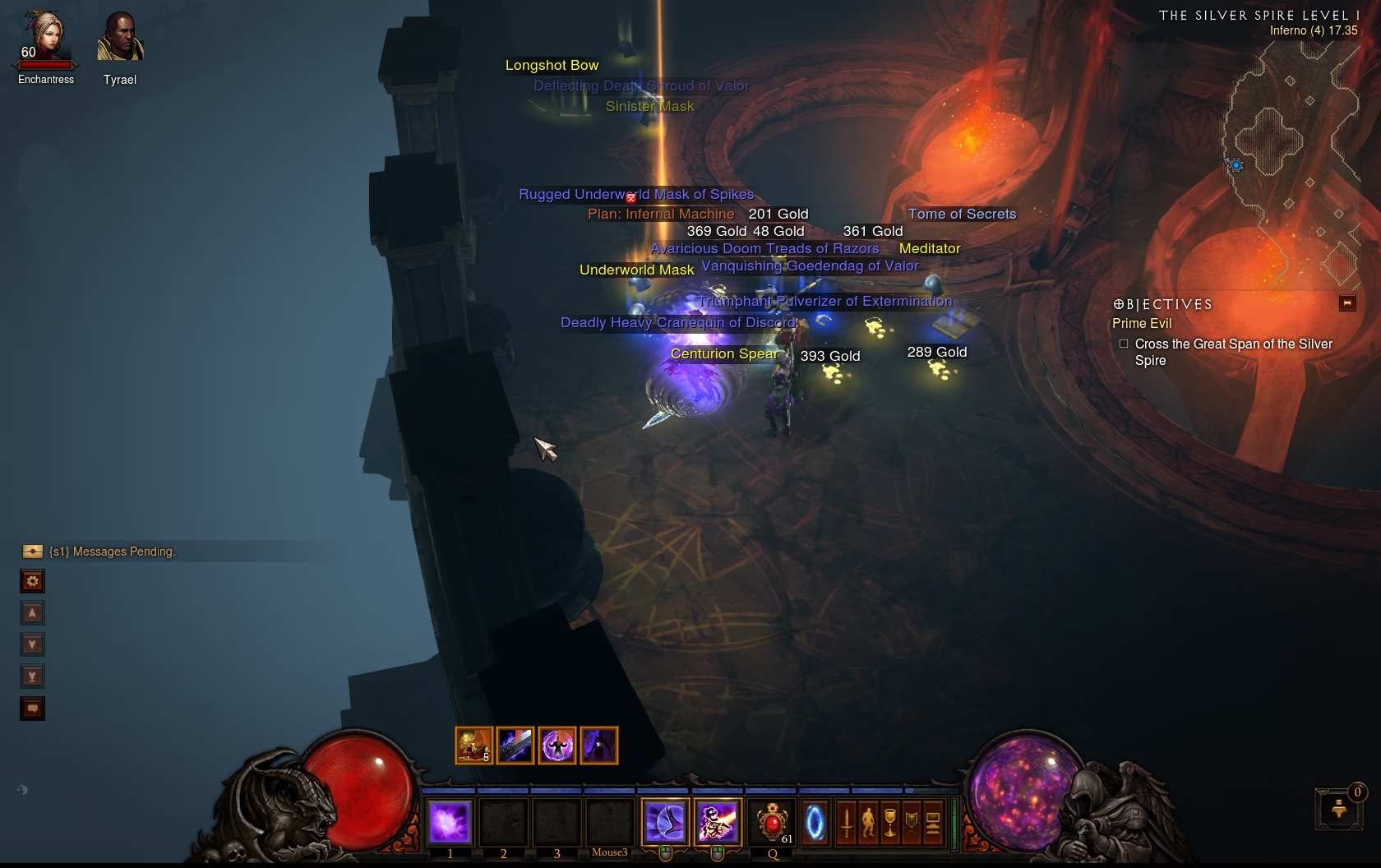Click the buff icon with stack count 5
This screenshot has height=868, width=1381.
(474, 746)
